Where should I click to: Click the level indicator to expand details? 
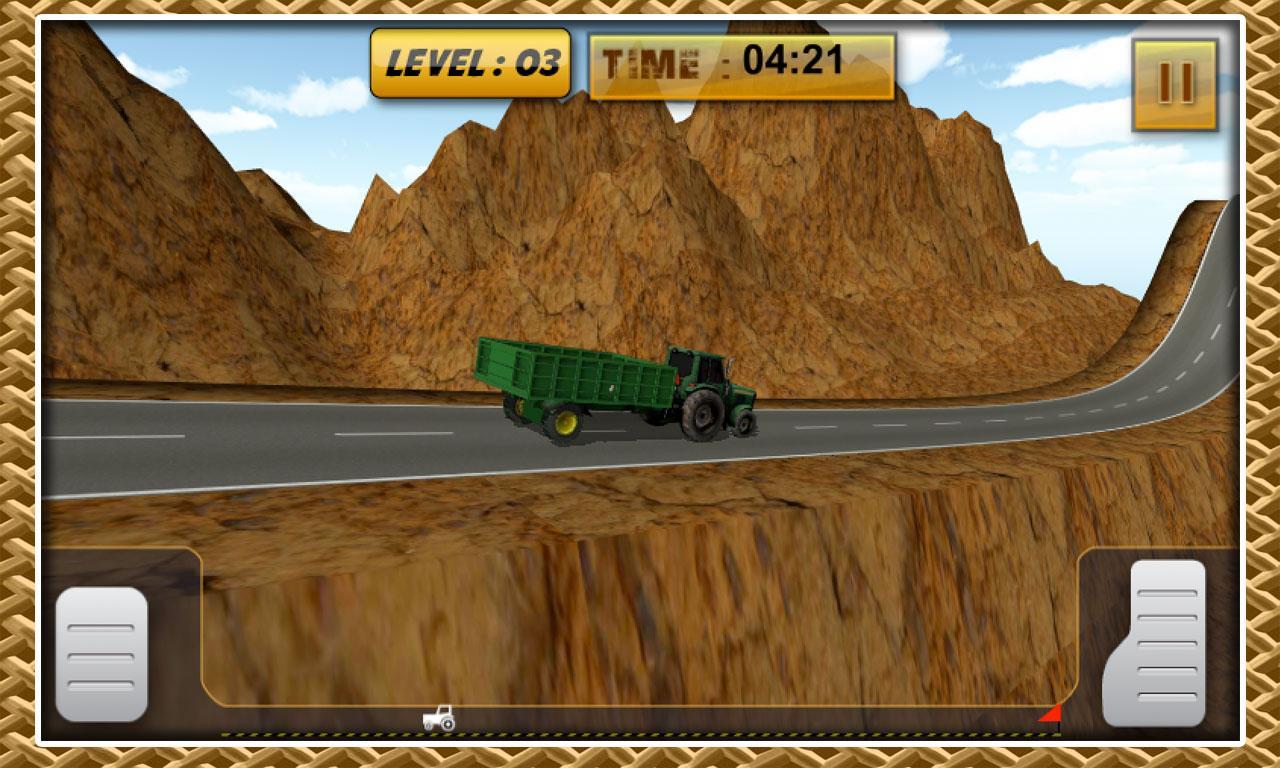tap(470, 63)
